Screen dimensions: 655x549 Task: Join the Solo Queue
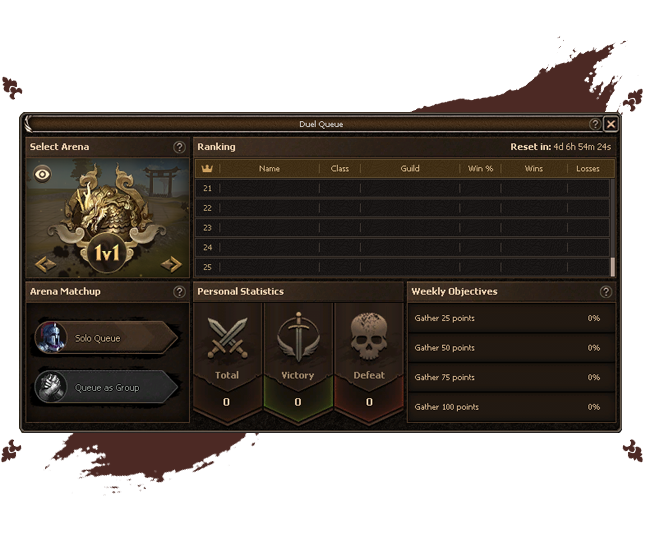tap(106, 338)
